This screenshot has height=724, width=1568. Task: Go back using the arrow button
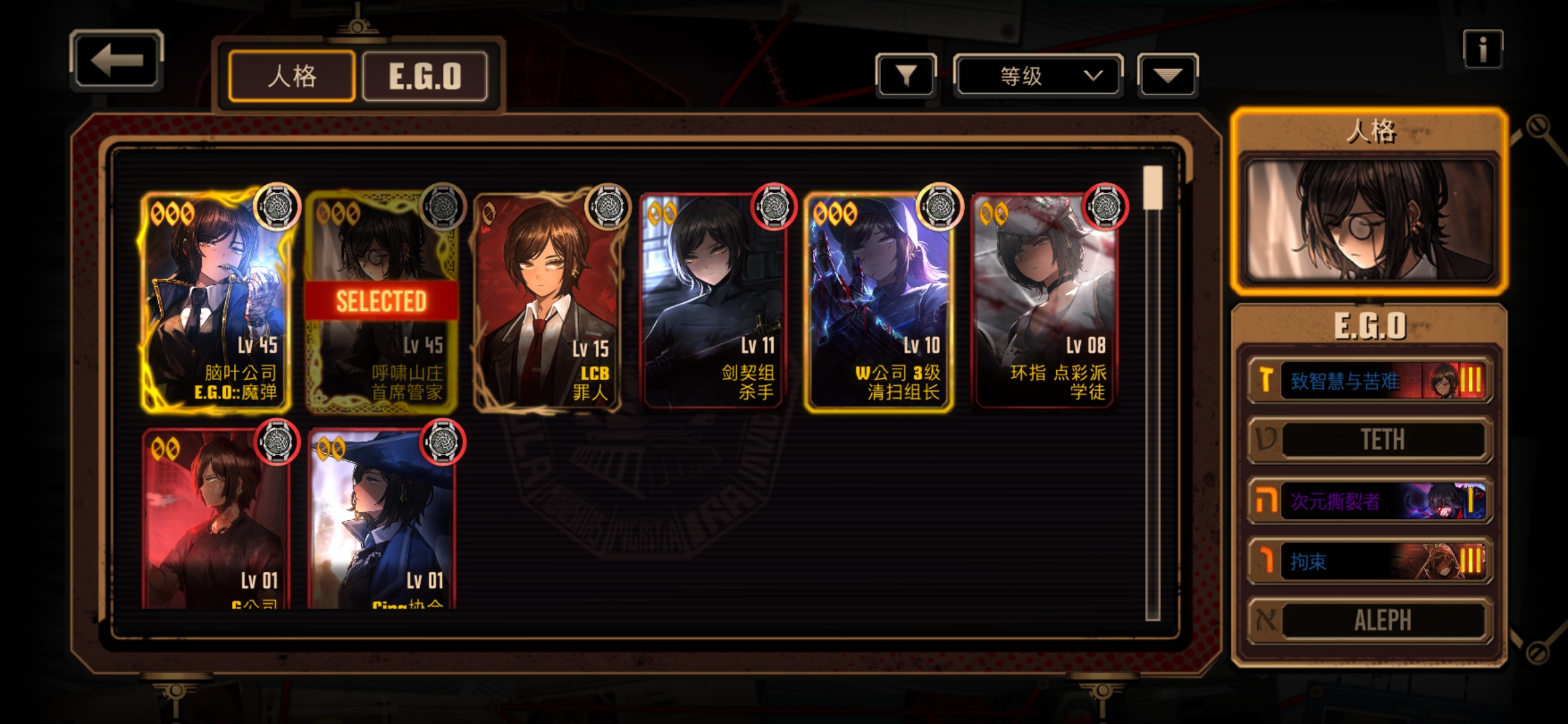(x=117, y=61)
